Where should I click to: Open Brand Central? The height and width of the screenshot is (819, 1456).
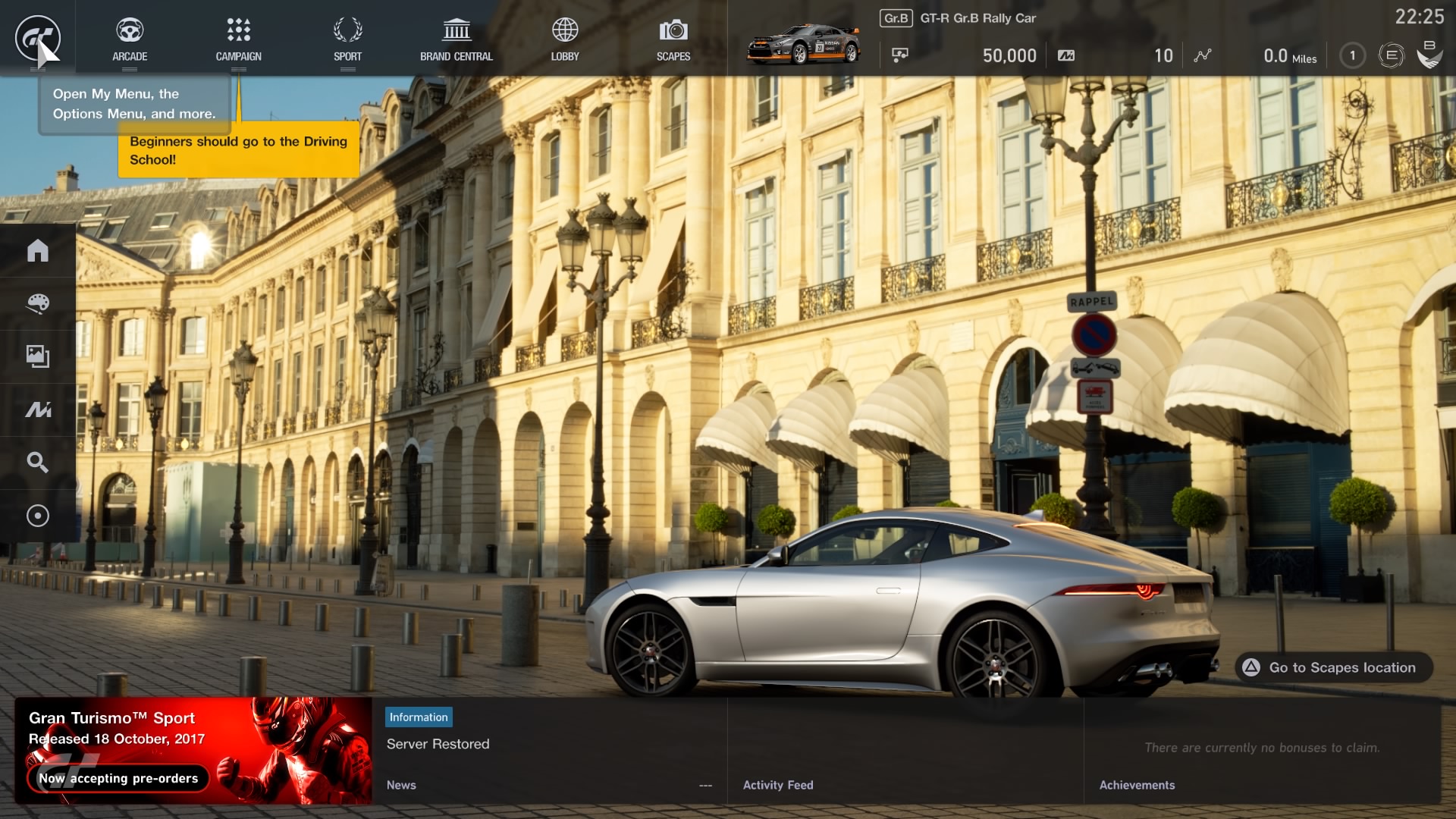tap(457, 39)
